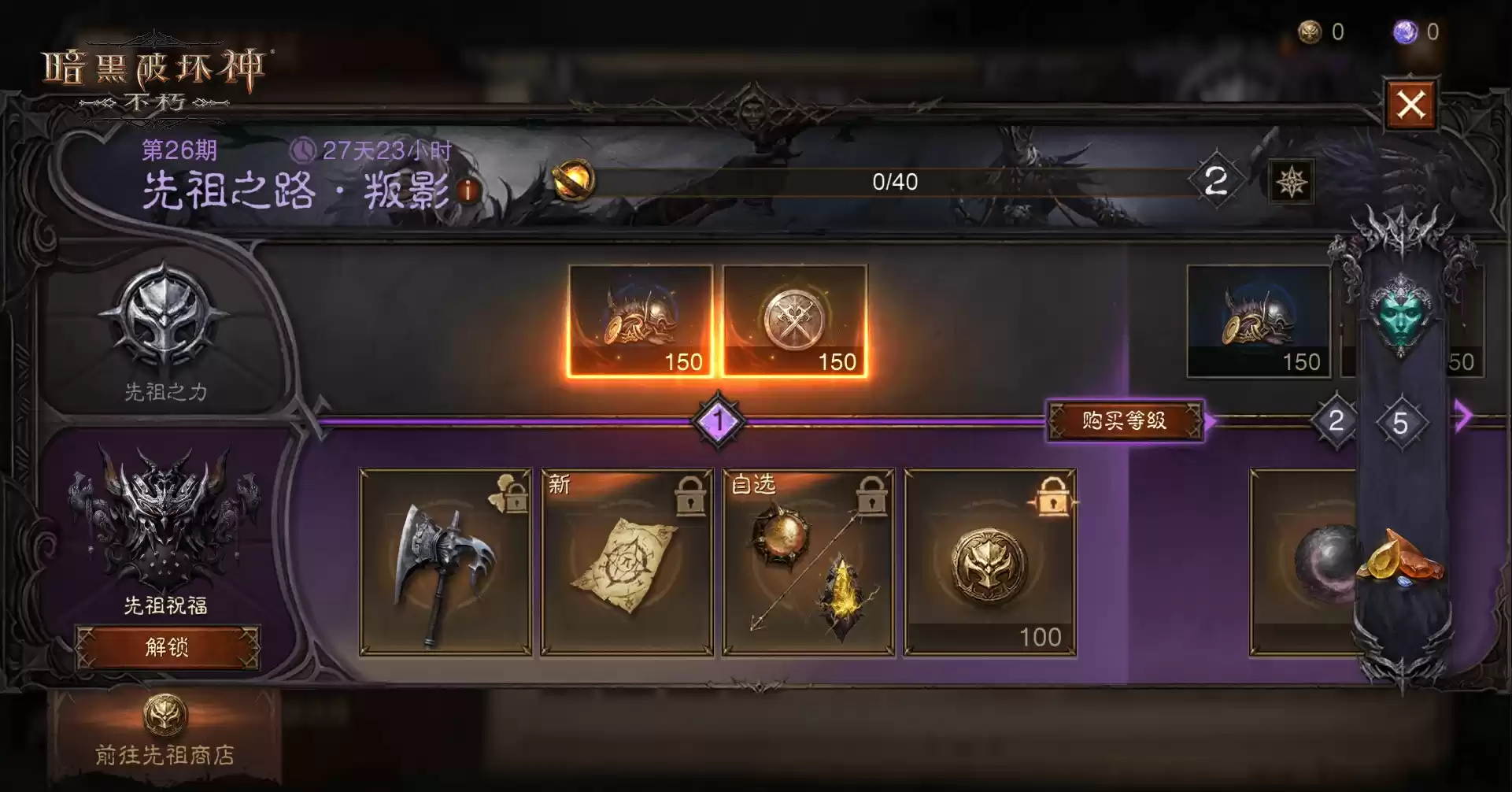Open 前往先祖商店 to visit the shop
Screen dimensions: 1512x792
pos(165,750)
